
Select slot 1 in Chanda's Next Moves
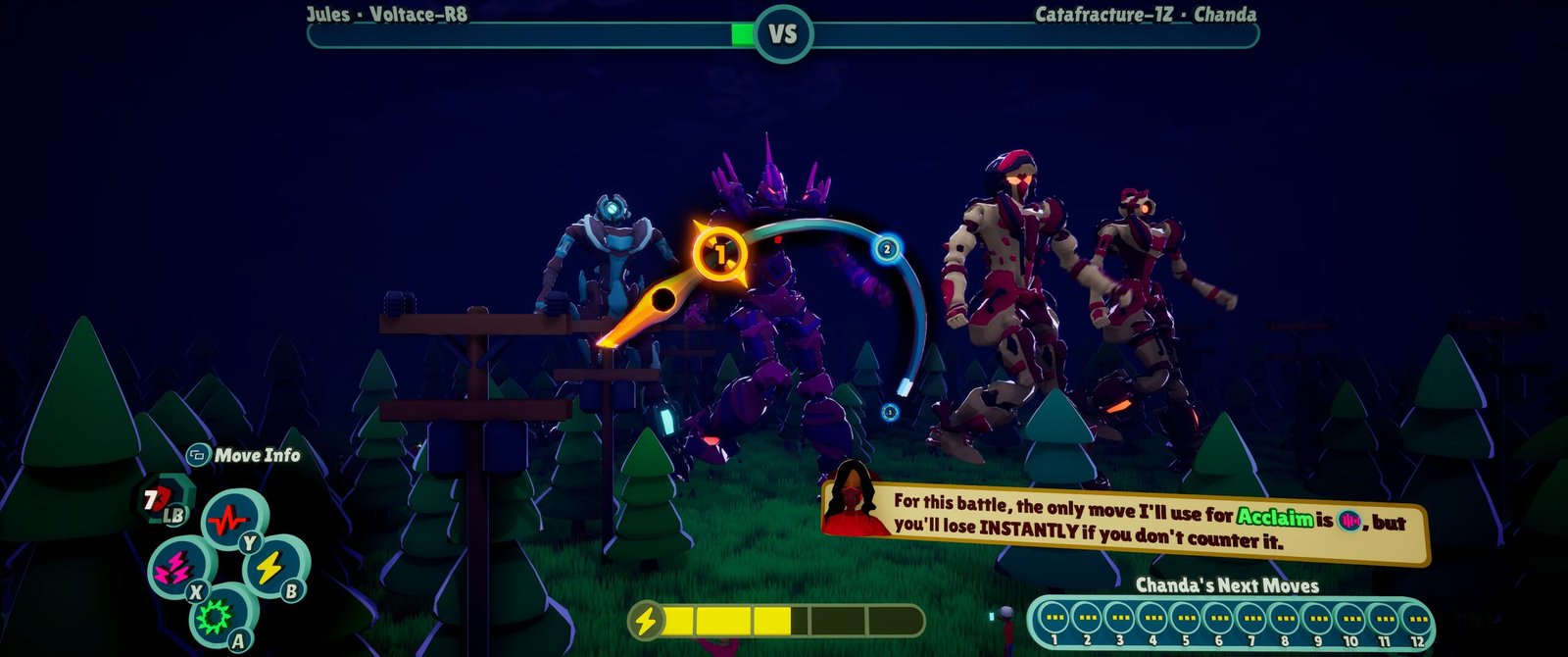[x=1053, y=619]
